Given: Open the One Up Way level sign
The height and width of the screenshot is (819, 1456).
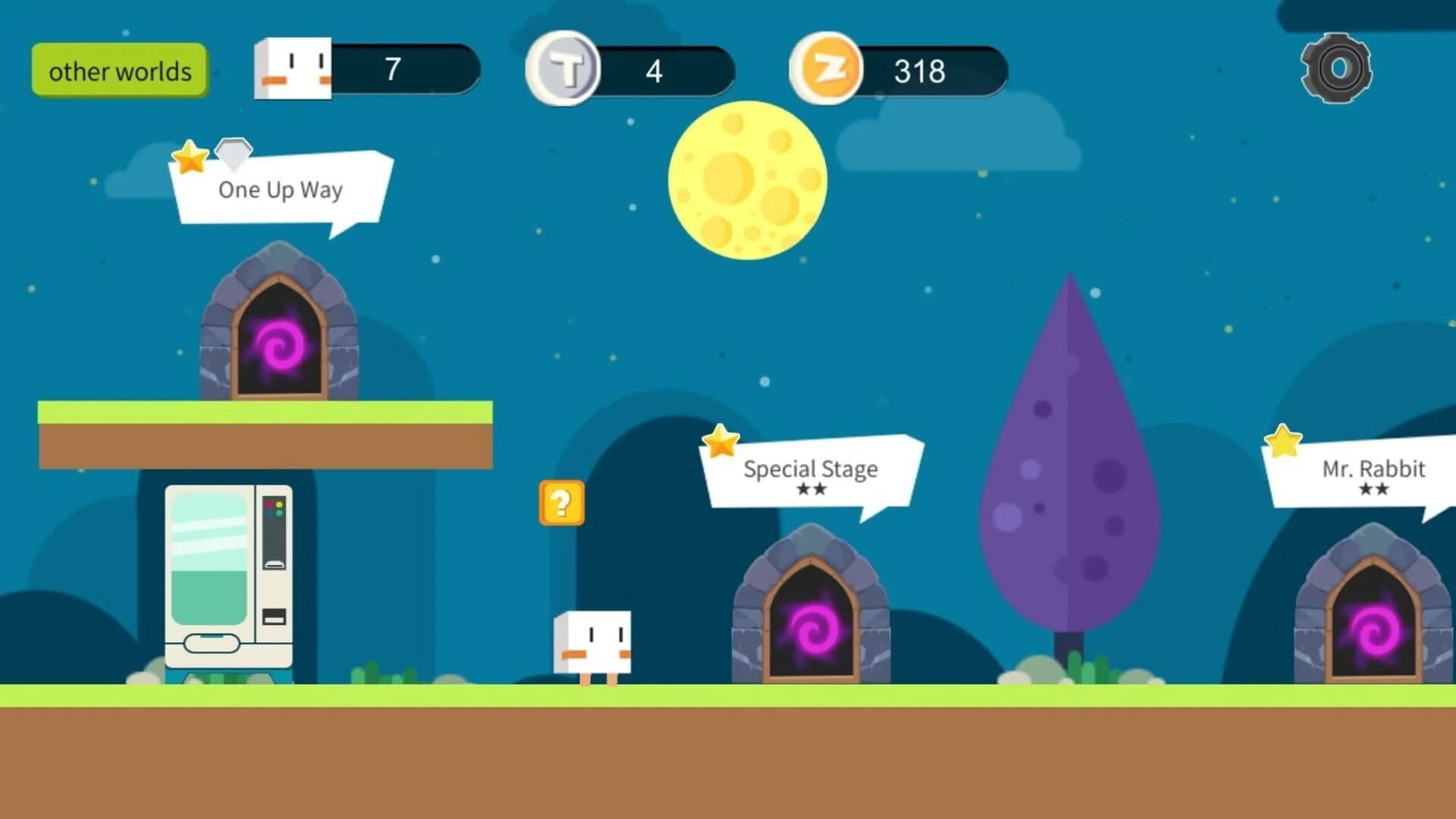Looking at the screenshot, I should pos(279,190).
